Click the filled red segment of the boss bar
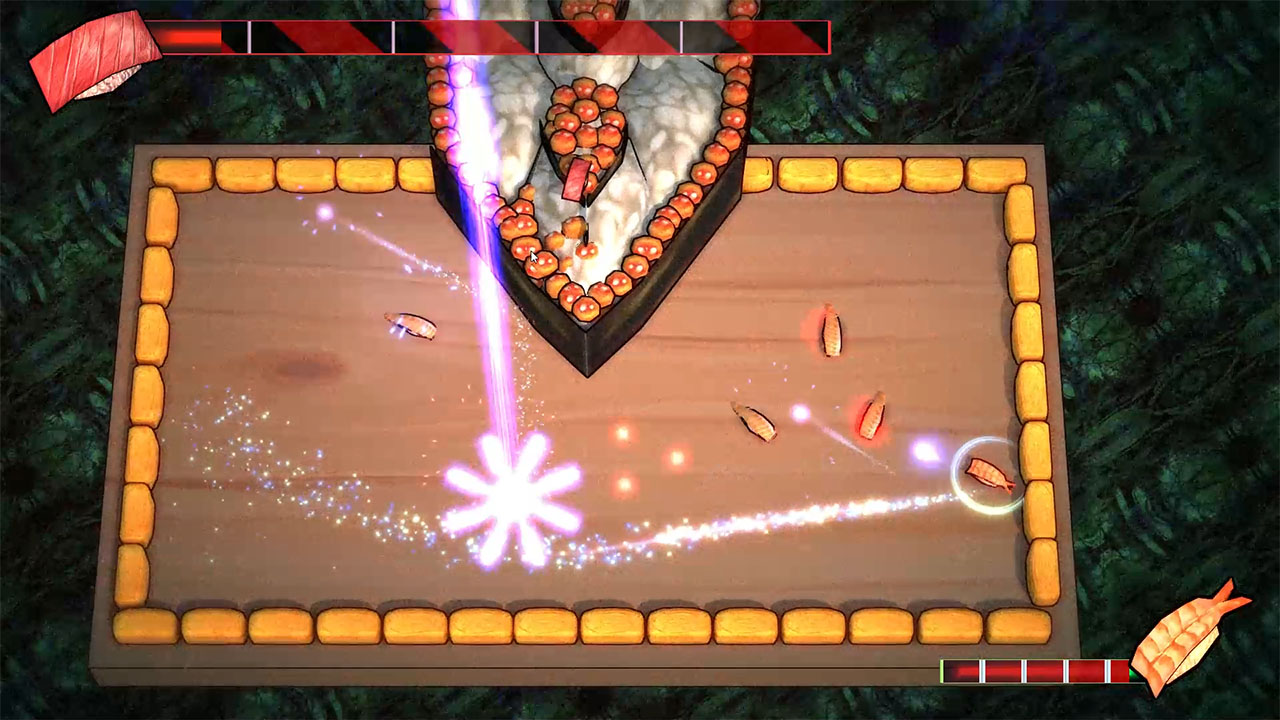 point(190,37)
